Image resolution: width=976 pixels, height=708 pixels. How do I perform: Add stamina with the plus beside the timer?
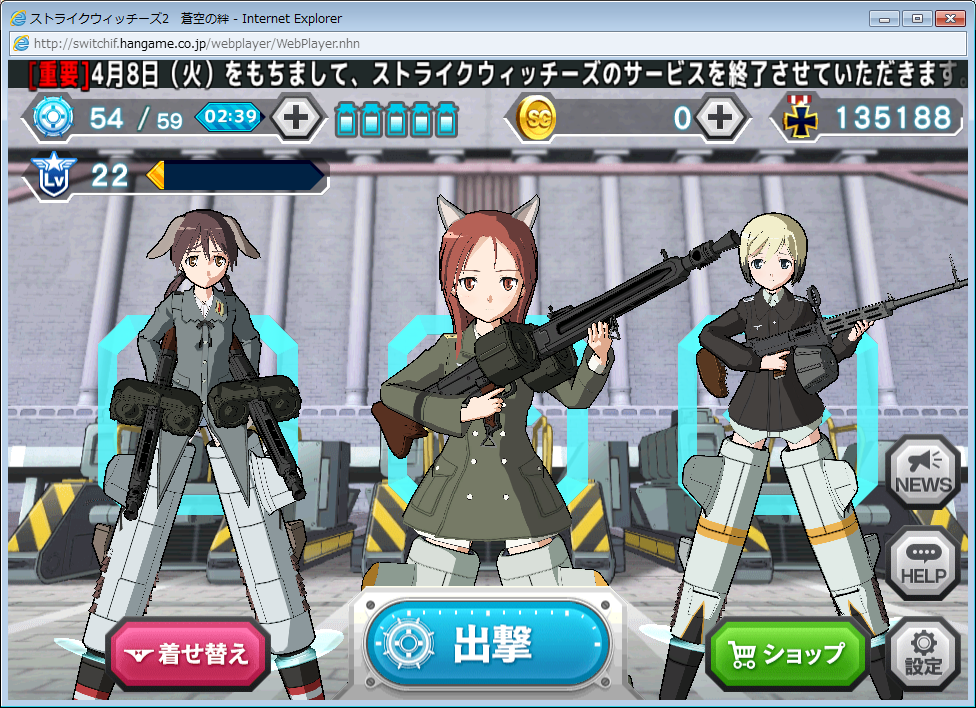(297, 118)
